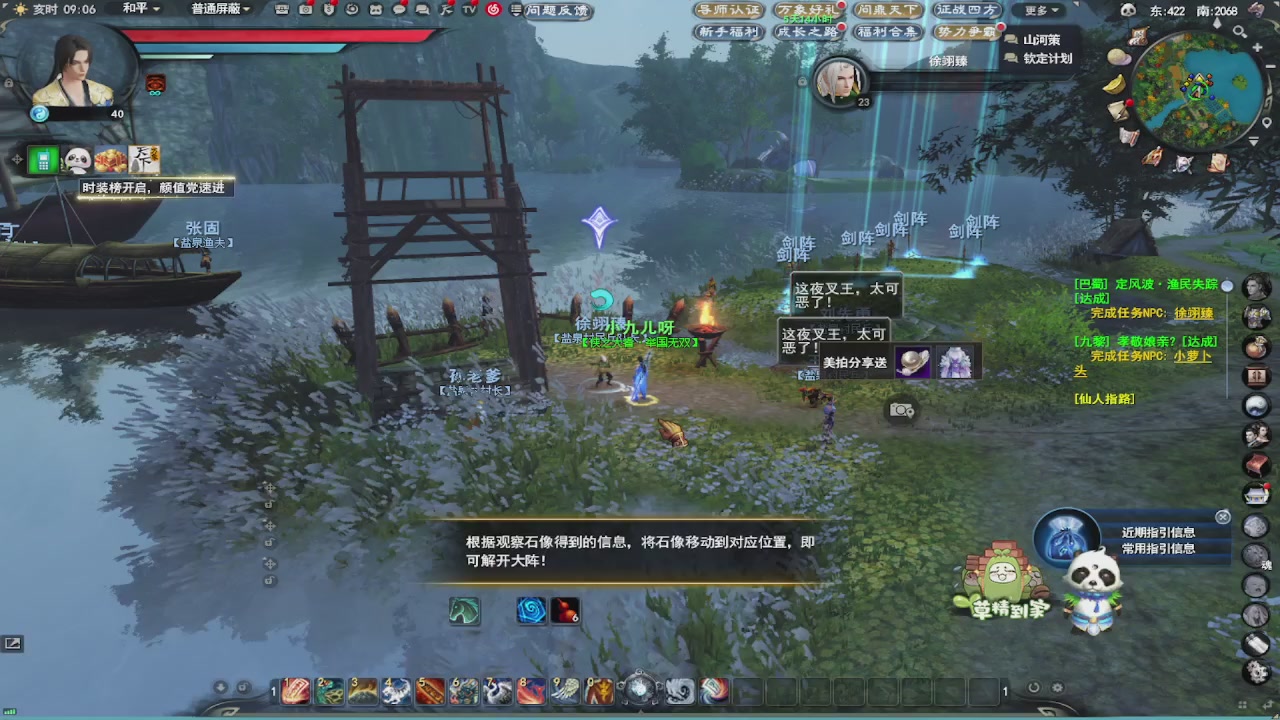Switch to the 势力争霸 tab
The height and width of the screenshot is (720, 1280).
point(967,29)
